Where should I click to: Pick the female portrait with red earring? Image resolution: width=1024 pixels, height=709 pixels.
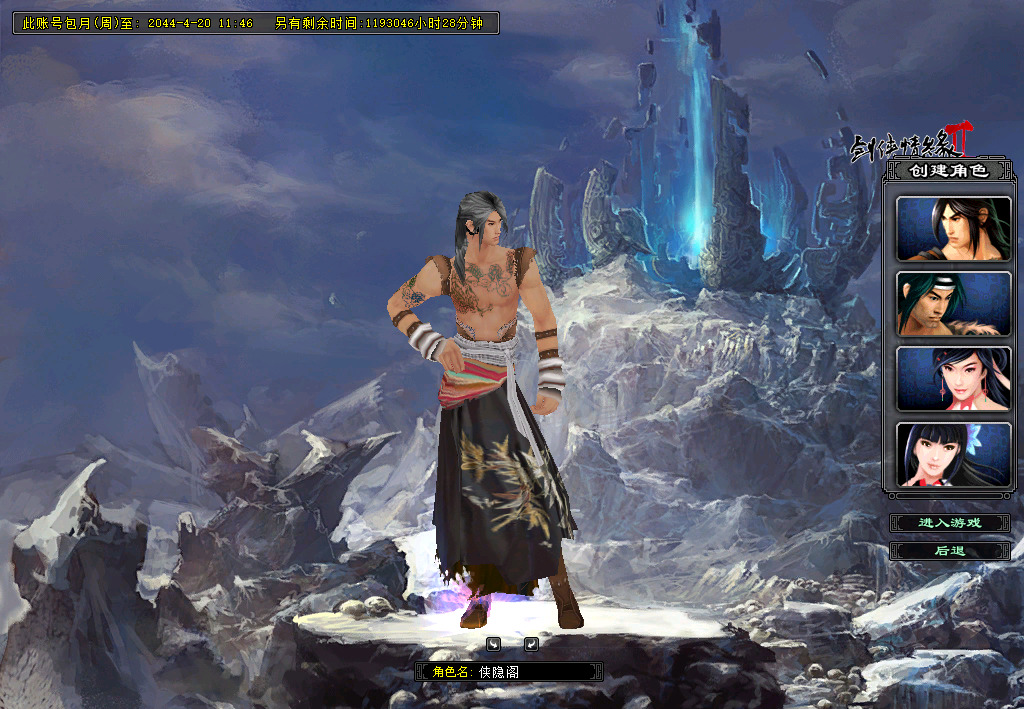pyautogui.click(x=953, y=379)
